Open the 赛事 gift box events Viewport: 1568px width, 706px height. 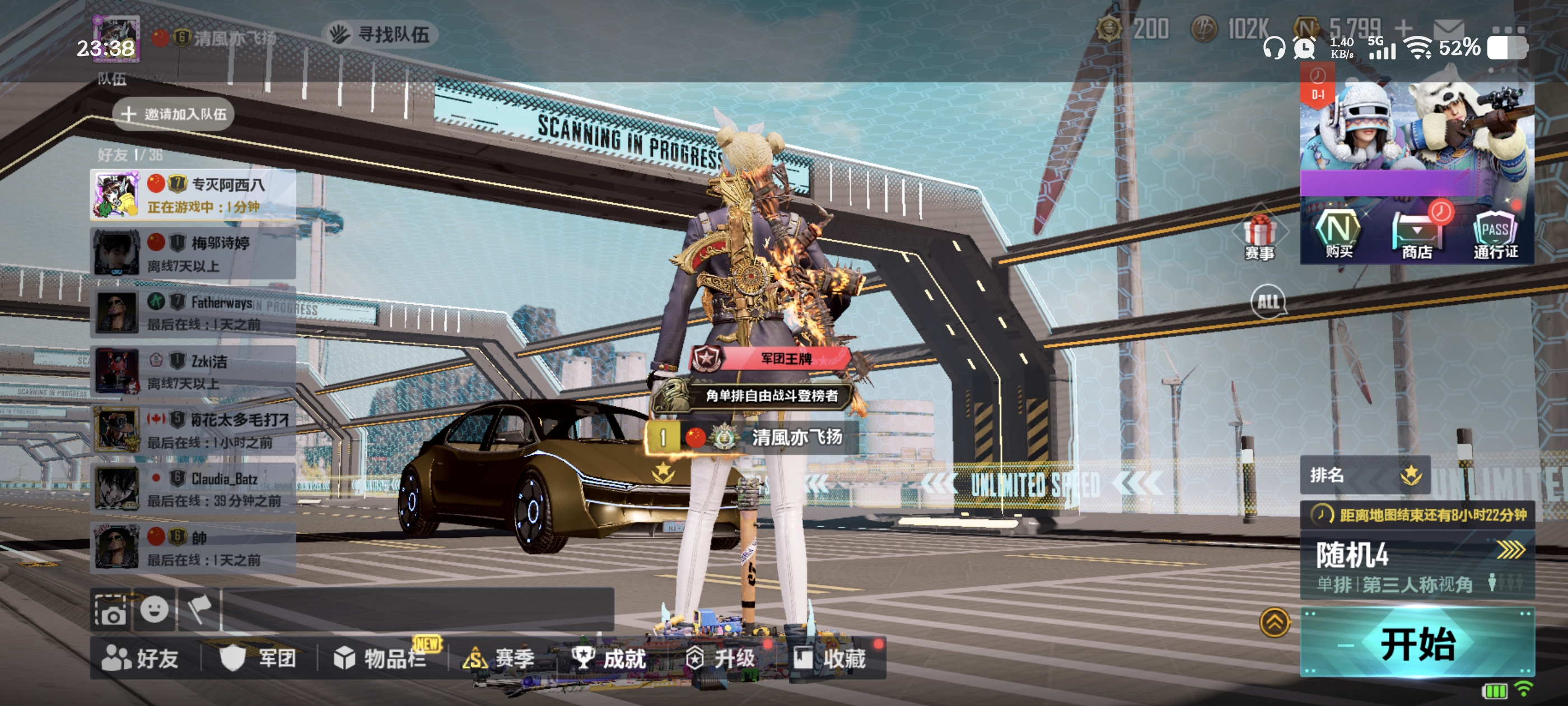pyautogui.click(x=1259, y=238)
